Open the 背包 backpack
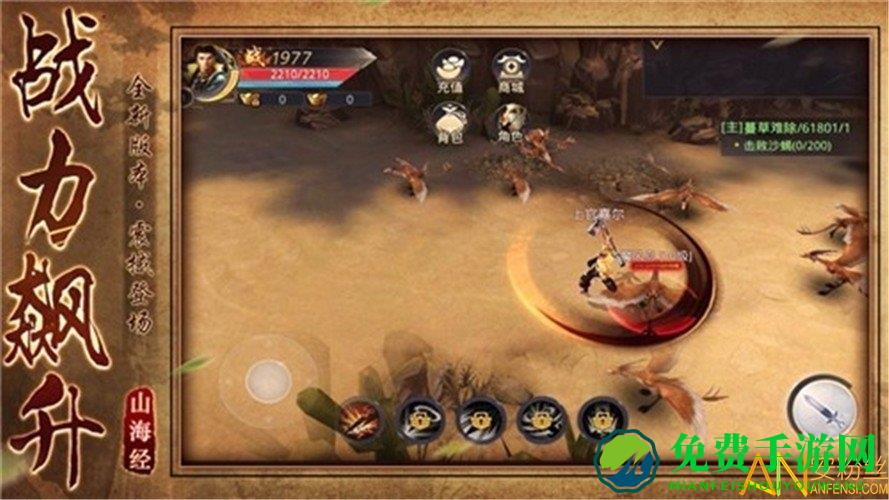889x500 pixels. coord(449,122)
